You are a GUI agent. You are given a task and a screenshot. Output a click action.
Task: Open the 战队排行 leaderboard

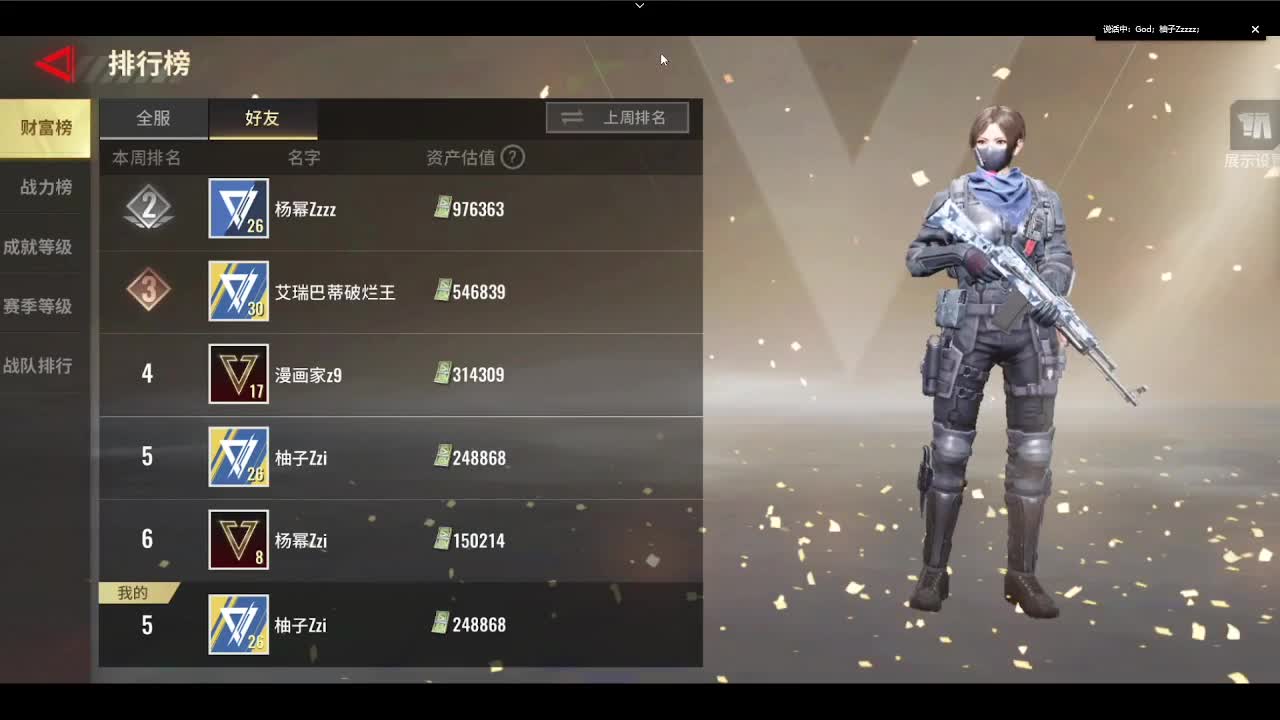click(x=44, y=366)
